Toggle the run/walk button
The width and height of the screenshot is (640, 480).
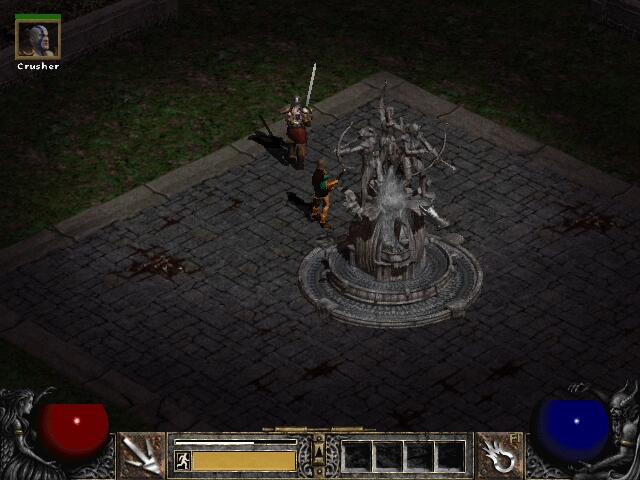[183, 460]
